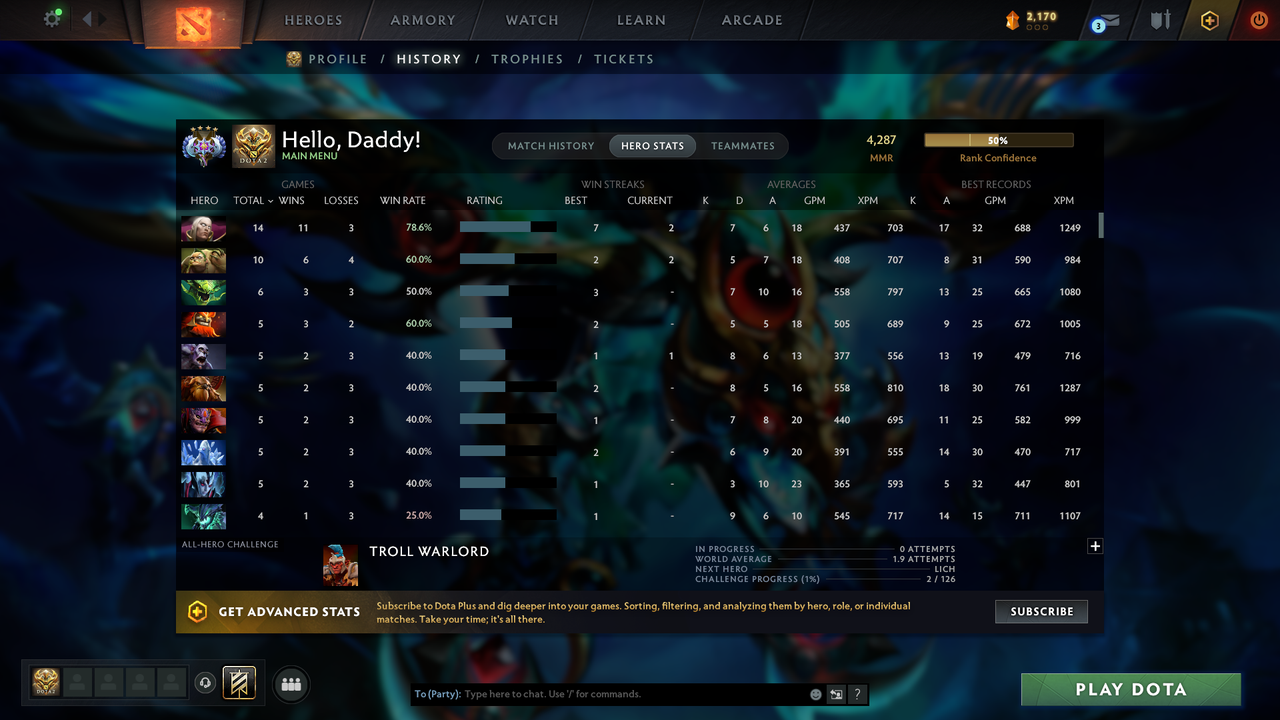Click the shield-and-sword icon in the top bar

point(1159,19)
